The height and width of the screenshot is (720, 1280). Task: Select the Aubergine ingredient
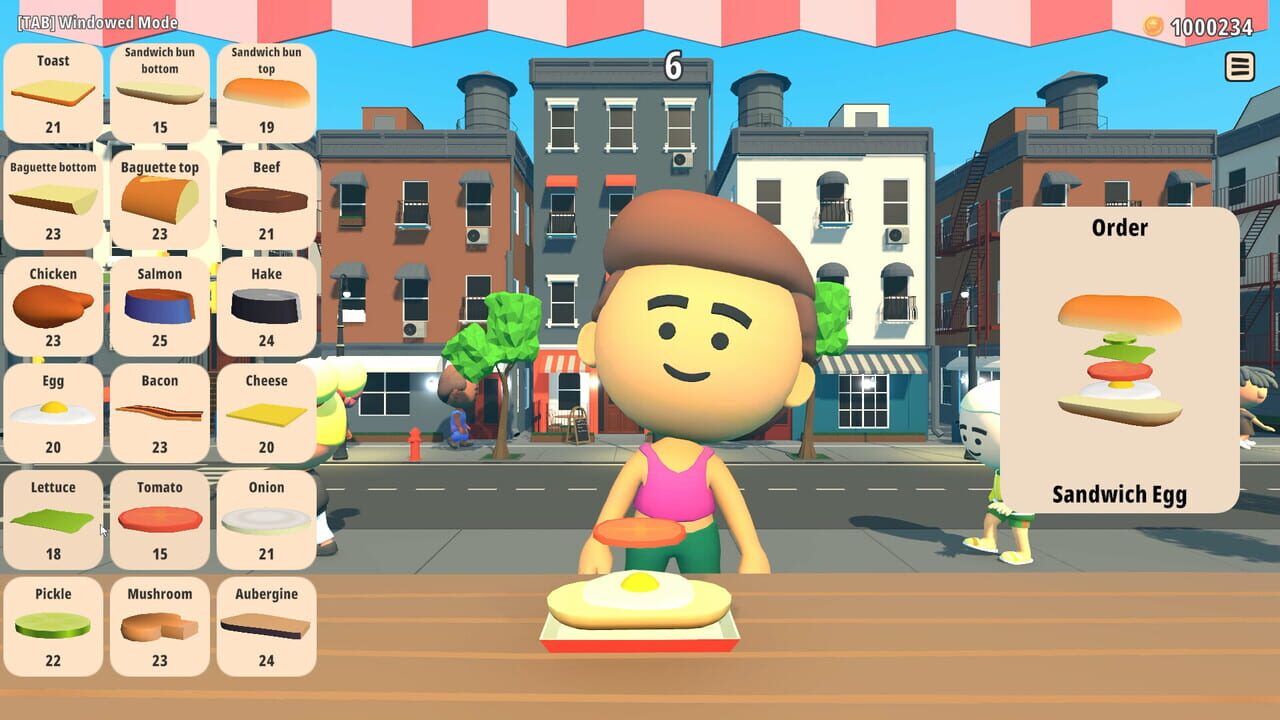point(266,625)
